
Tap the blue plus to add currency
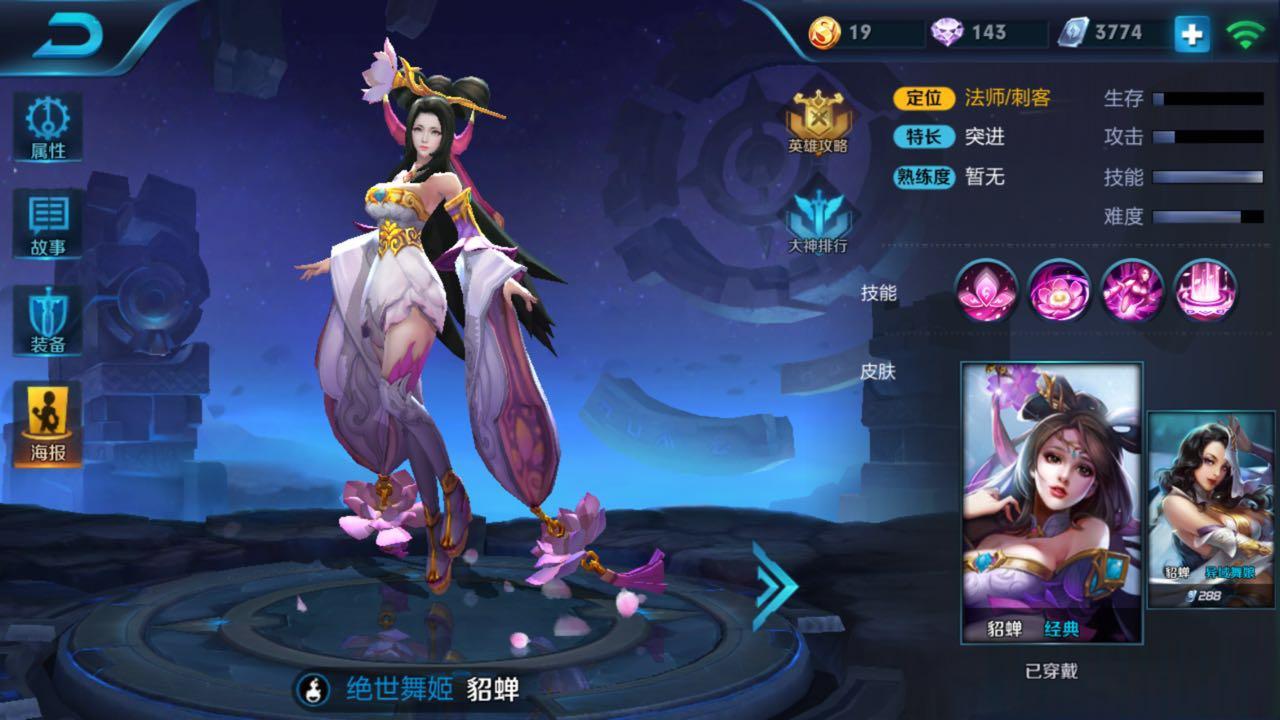pos(1191,34)
